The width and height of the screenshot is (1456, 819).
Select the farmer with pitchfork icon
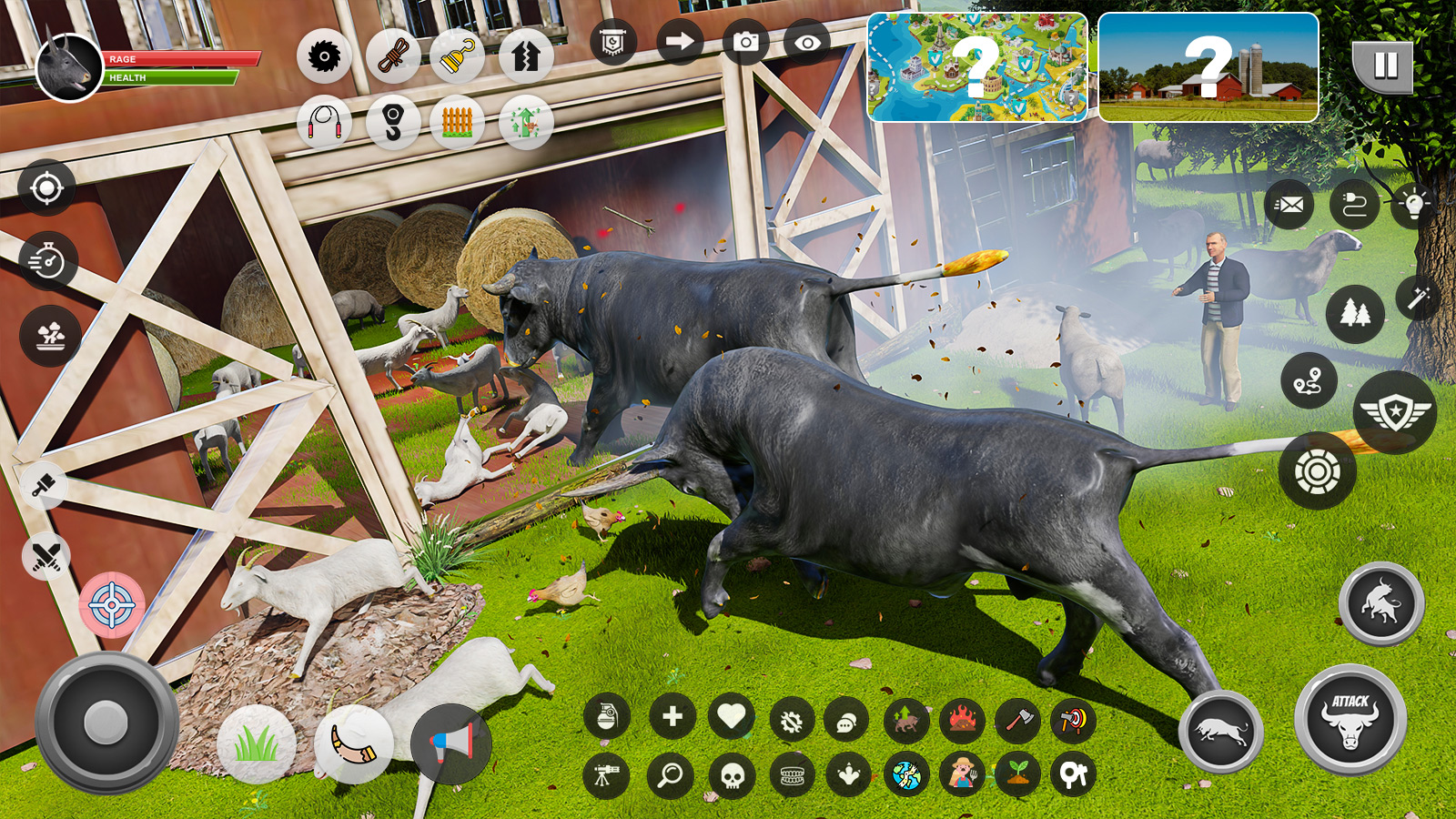tap(962, 774)
